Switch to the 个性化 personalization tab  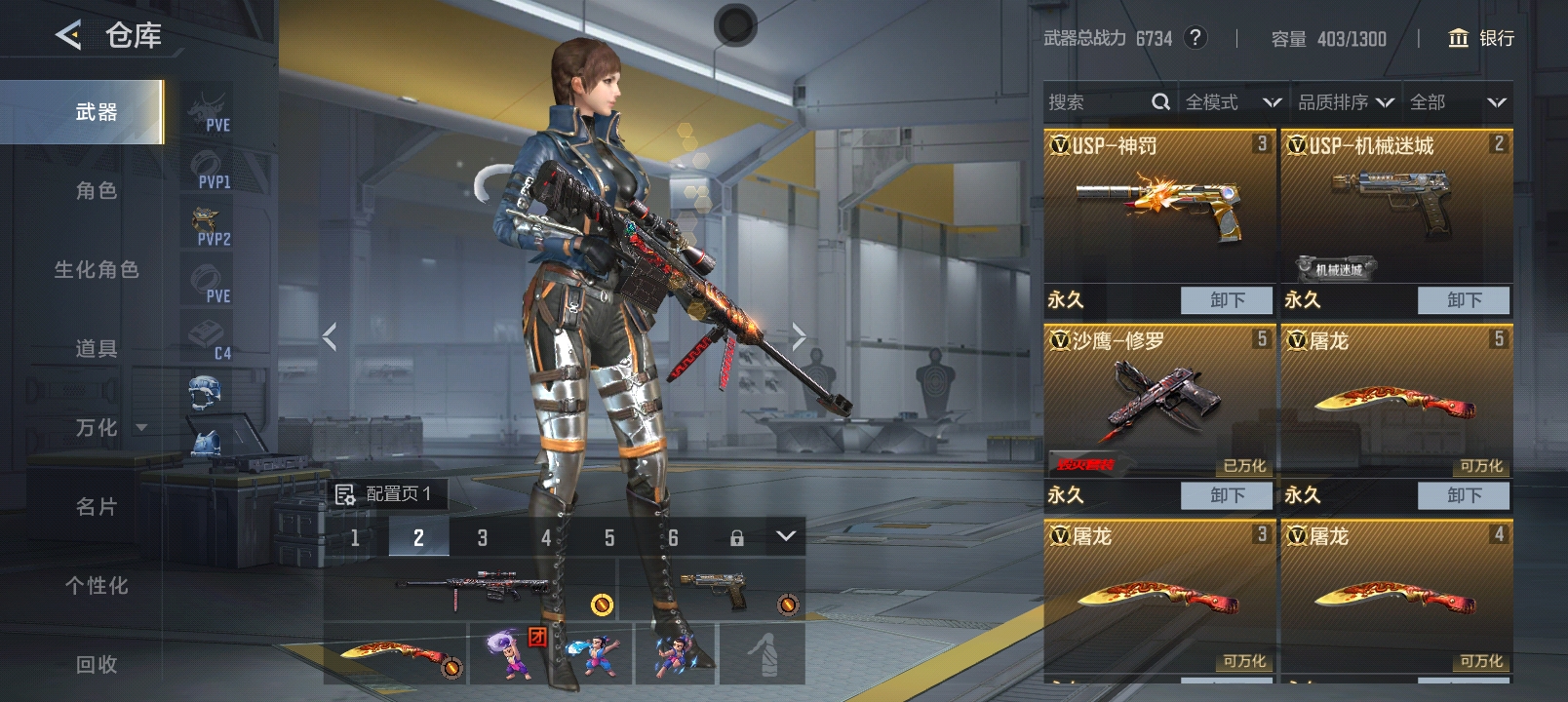(96, 586)
